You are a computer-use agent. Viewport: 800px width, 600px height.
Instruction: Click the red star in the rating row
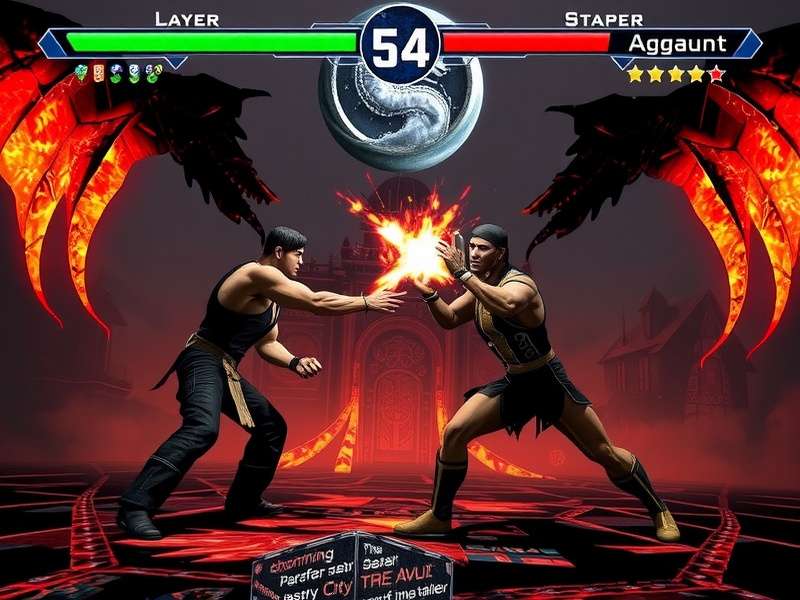tap(716, 73)
